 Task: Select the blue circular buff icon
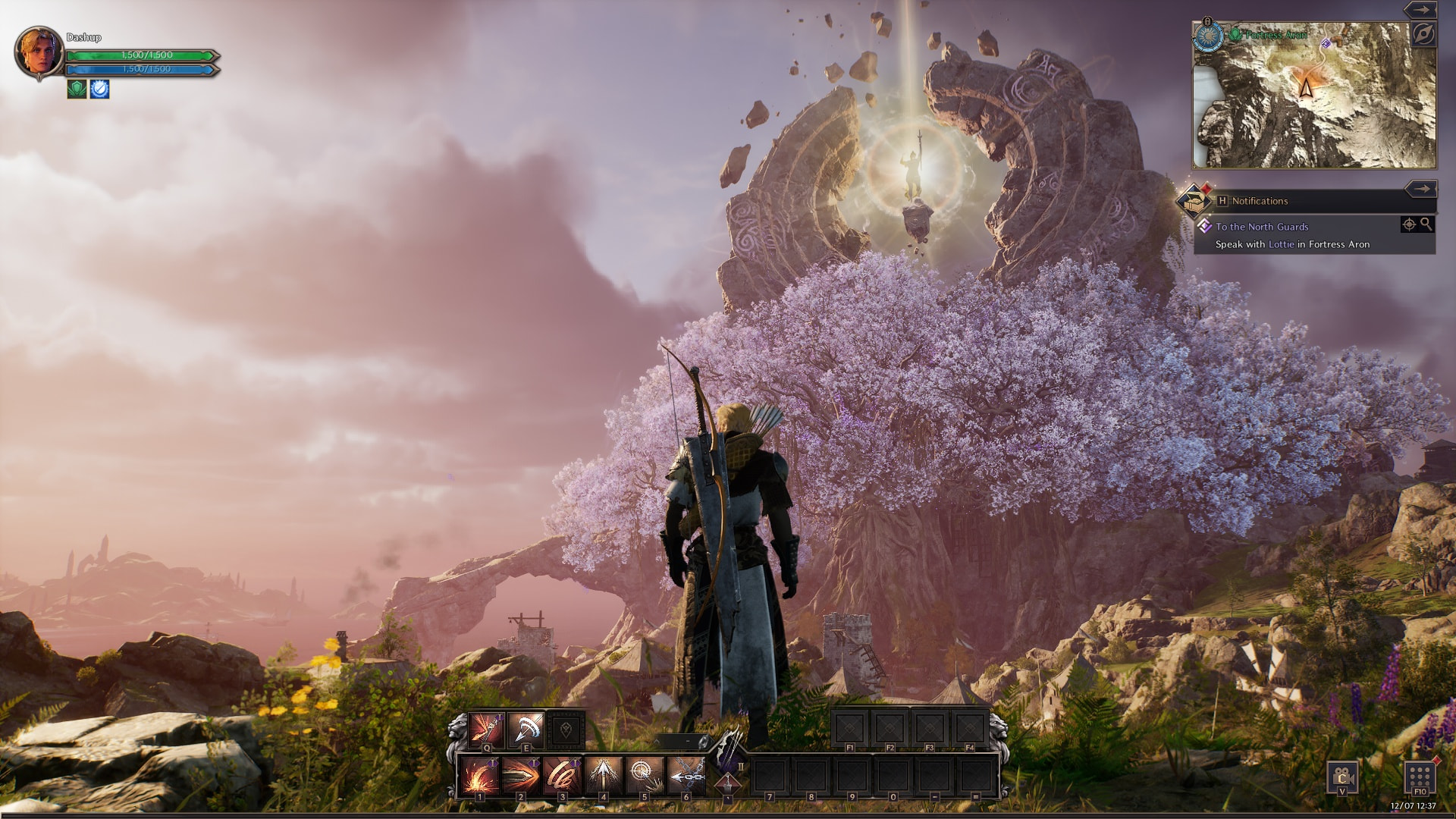99,89
